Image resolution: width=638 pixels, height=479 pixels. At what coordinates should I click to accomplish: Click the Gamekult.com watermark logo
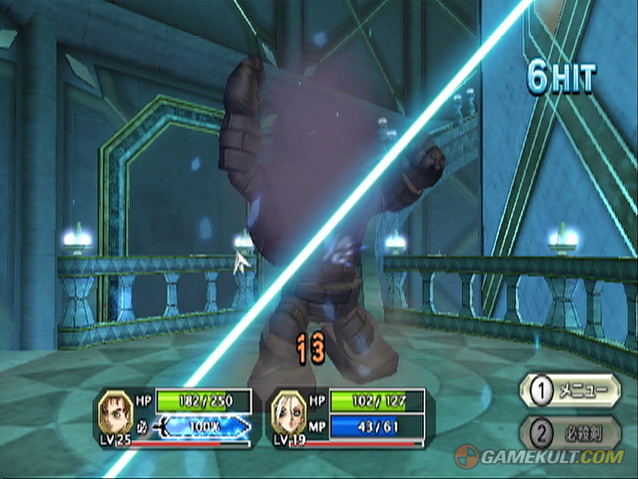[540, 457]
